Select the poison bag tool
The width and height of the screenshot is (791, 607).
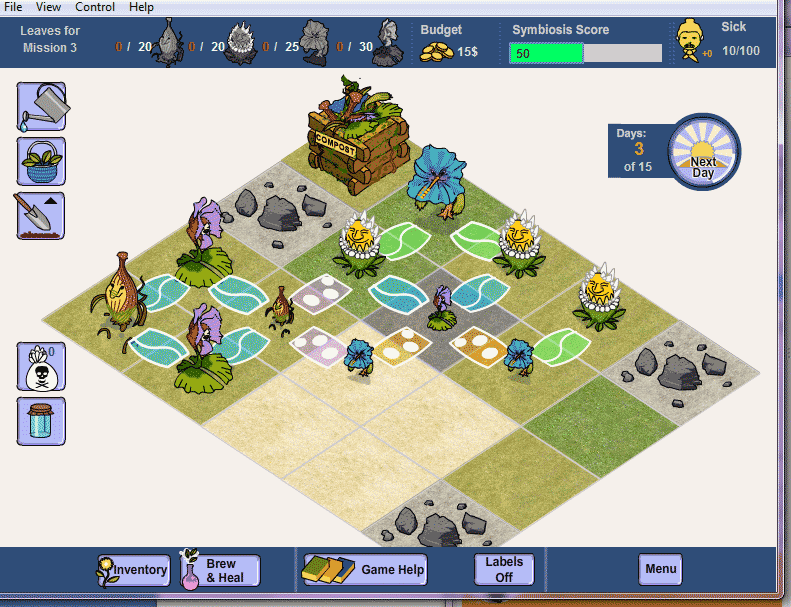click(41, 366)
